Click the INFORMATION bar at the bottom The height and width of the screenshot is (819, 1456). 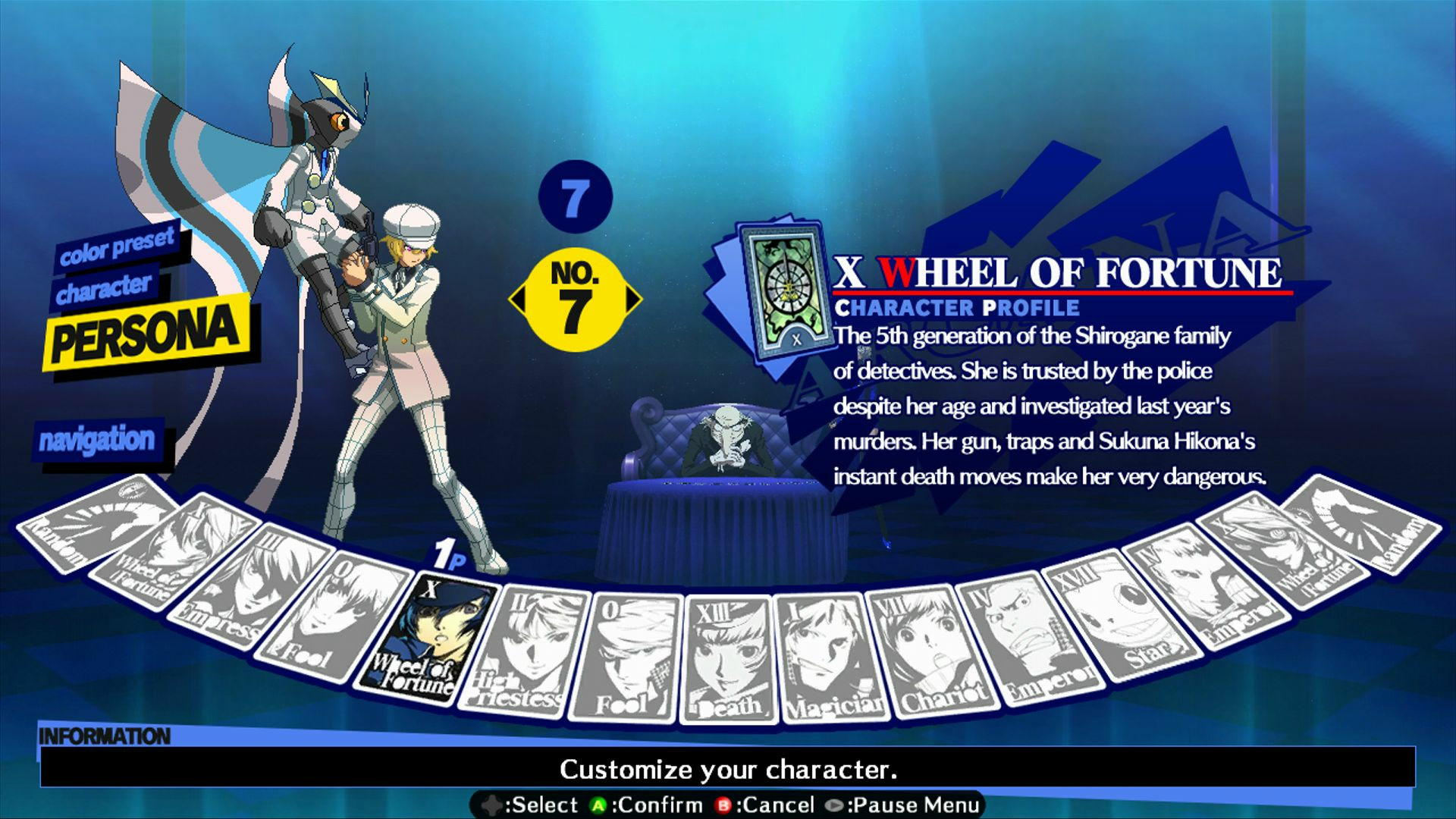coord(106,734)
